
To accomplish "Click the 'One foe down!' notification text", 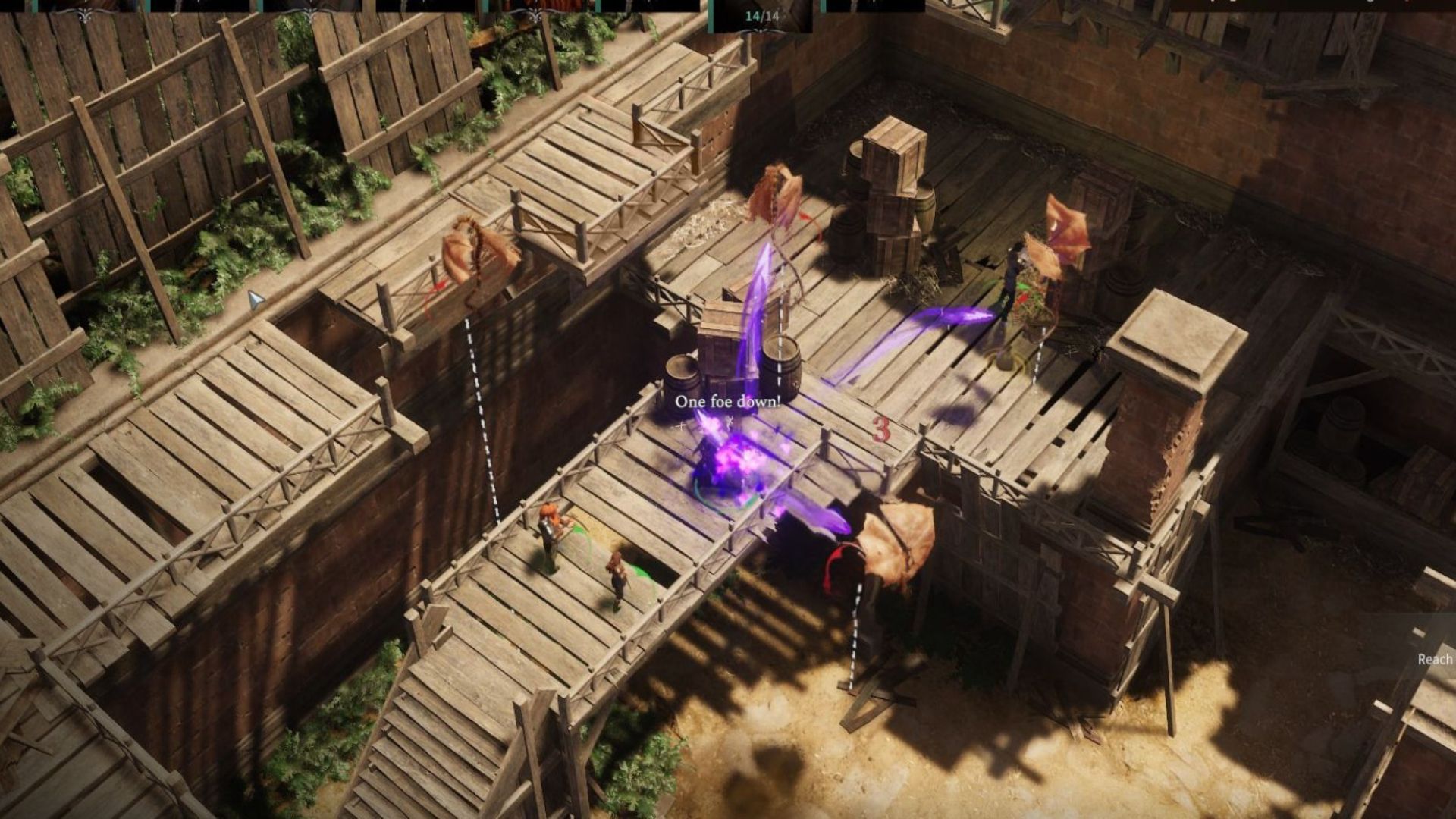I will (x=728, y=402).
